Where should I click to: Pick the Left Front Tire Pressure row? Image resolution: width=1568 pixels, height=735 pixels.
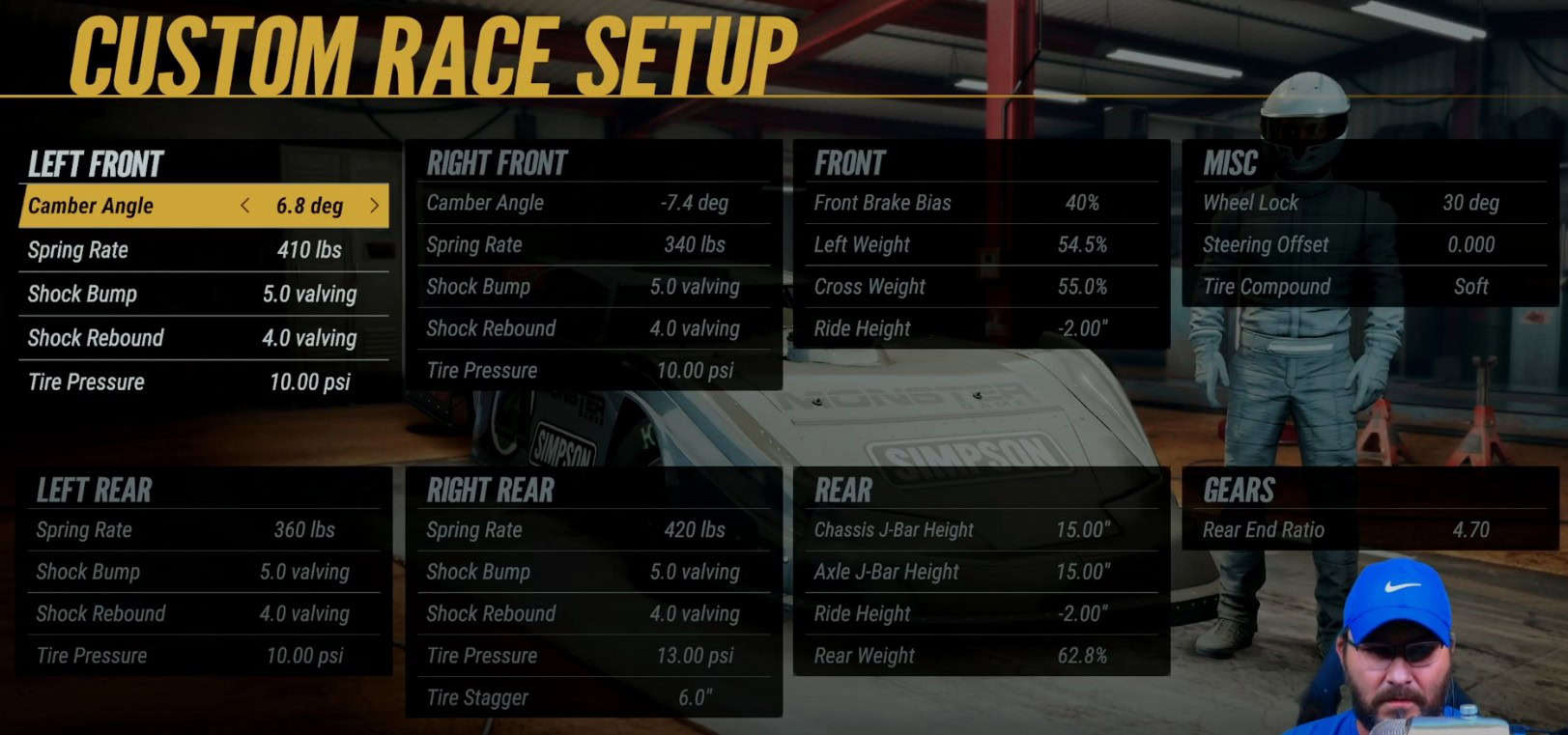203,382
